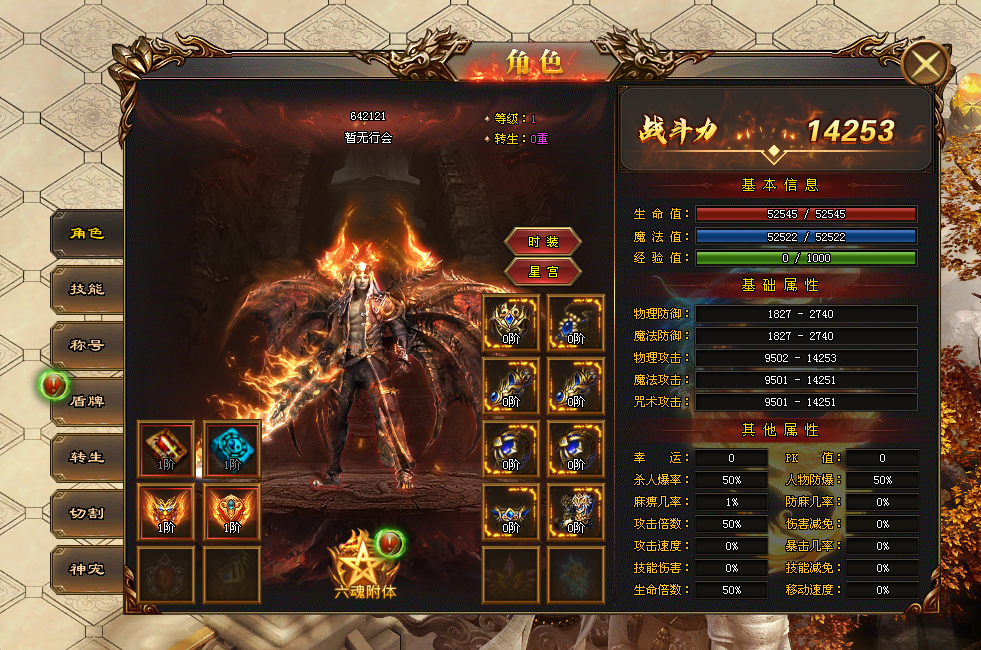Viewport: 981px width, 650px height.
Task: Show the 神宠 pet tab
Action: [x=87, y=569]
